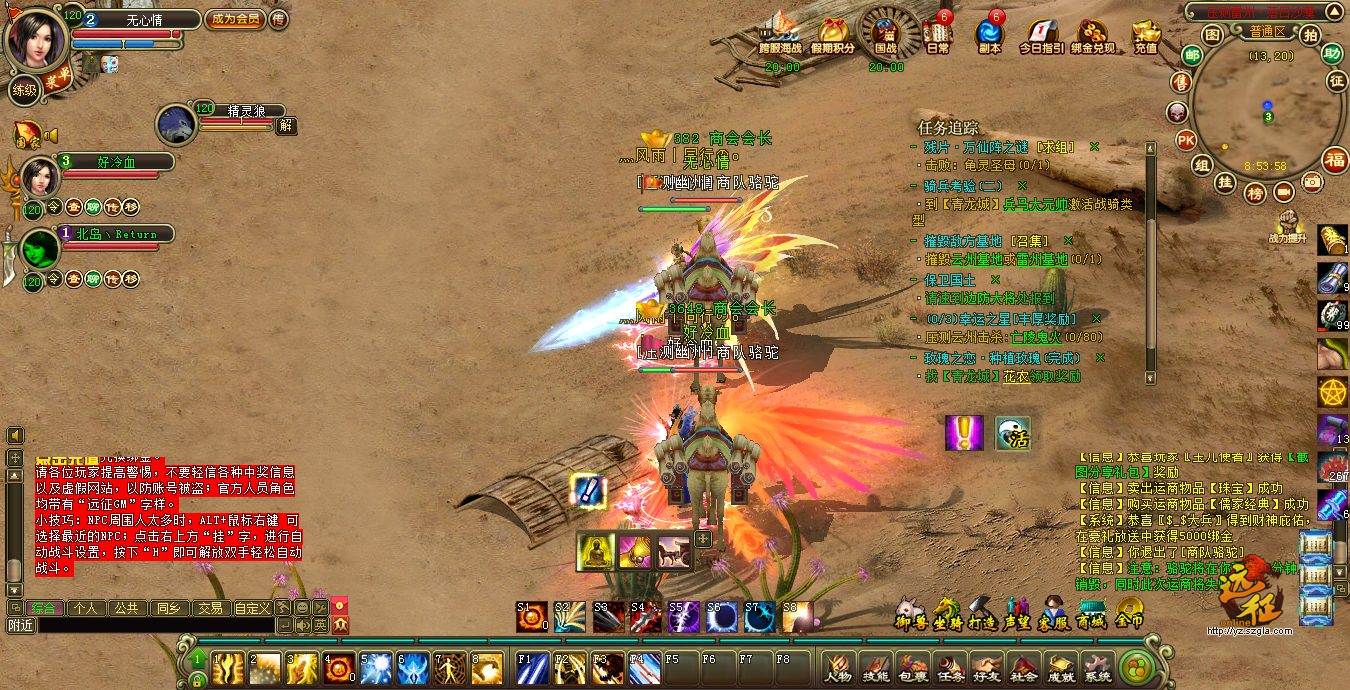Switch to the 个人 chat tab
Screen dimensions: 1350x690
85,607
